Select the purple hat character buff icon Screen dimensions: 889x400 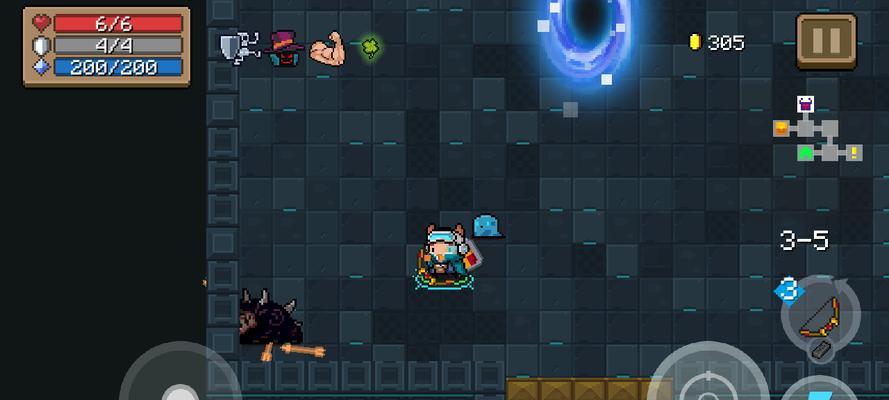(285, 47)
